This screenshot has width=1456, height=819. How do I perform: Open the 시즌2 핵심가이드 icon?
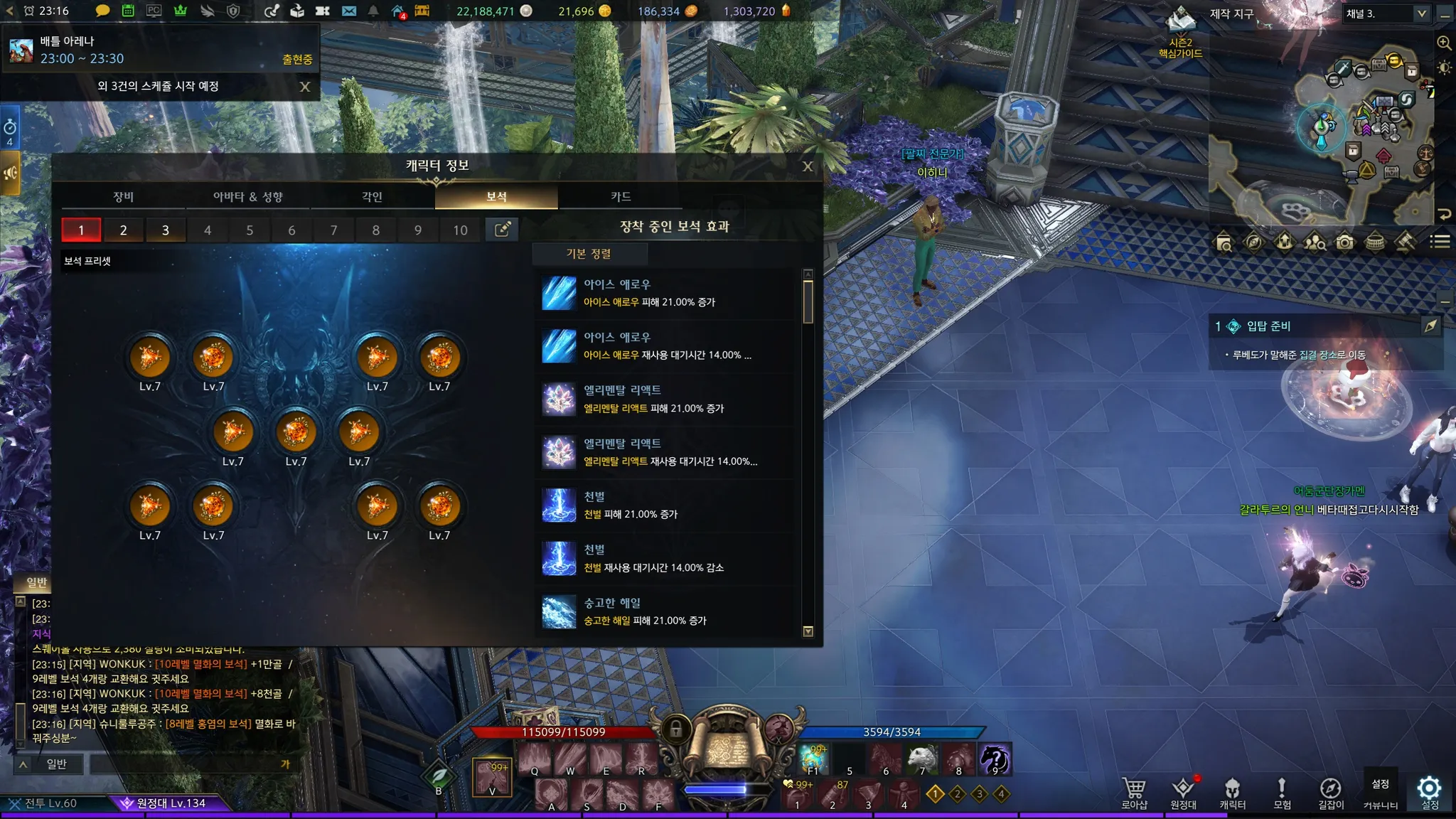[x=1180, y=32]
